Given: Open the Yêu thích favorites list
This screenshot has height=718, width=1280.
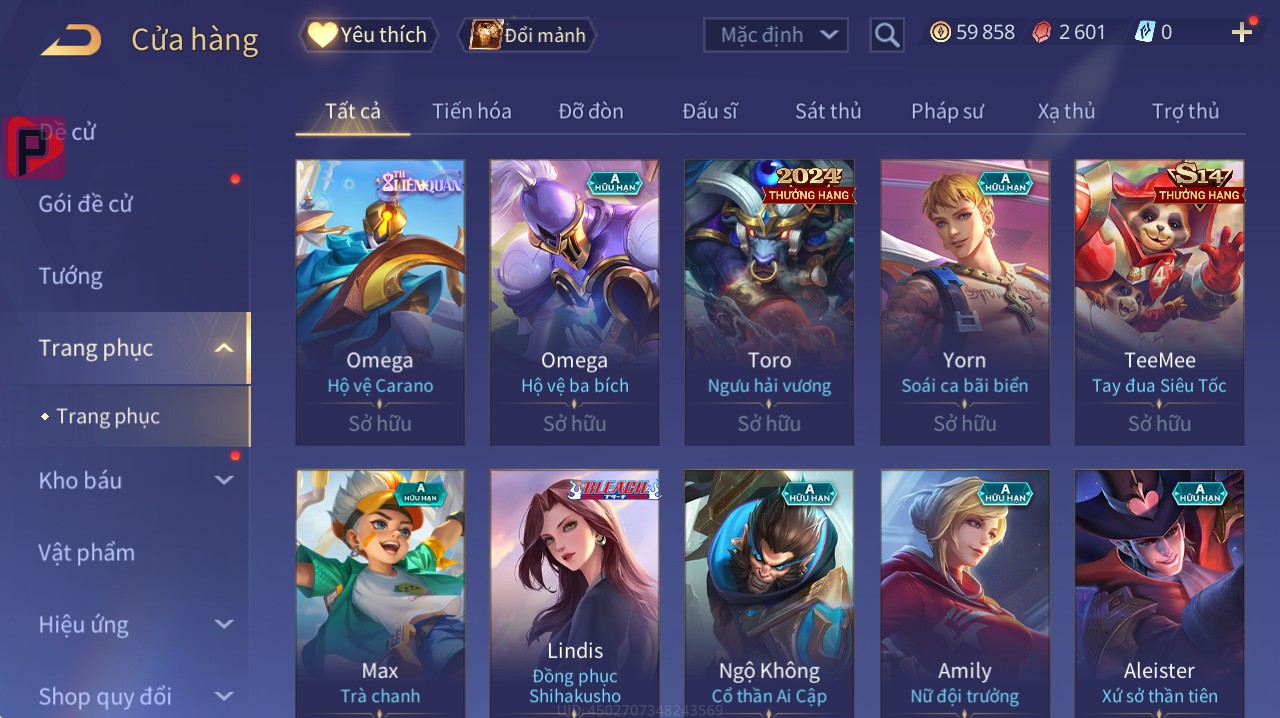Looking at the screenshot, I should click(369, 35).
